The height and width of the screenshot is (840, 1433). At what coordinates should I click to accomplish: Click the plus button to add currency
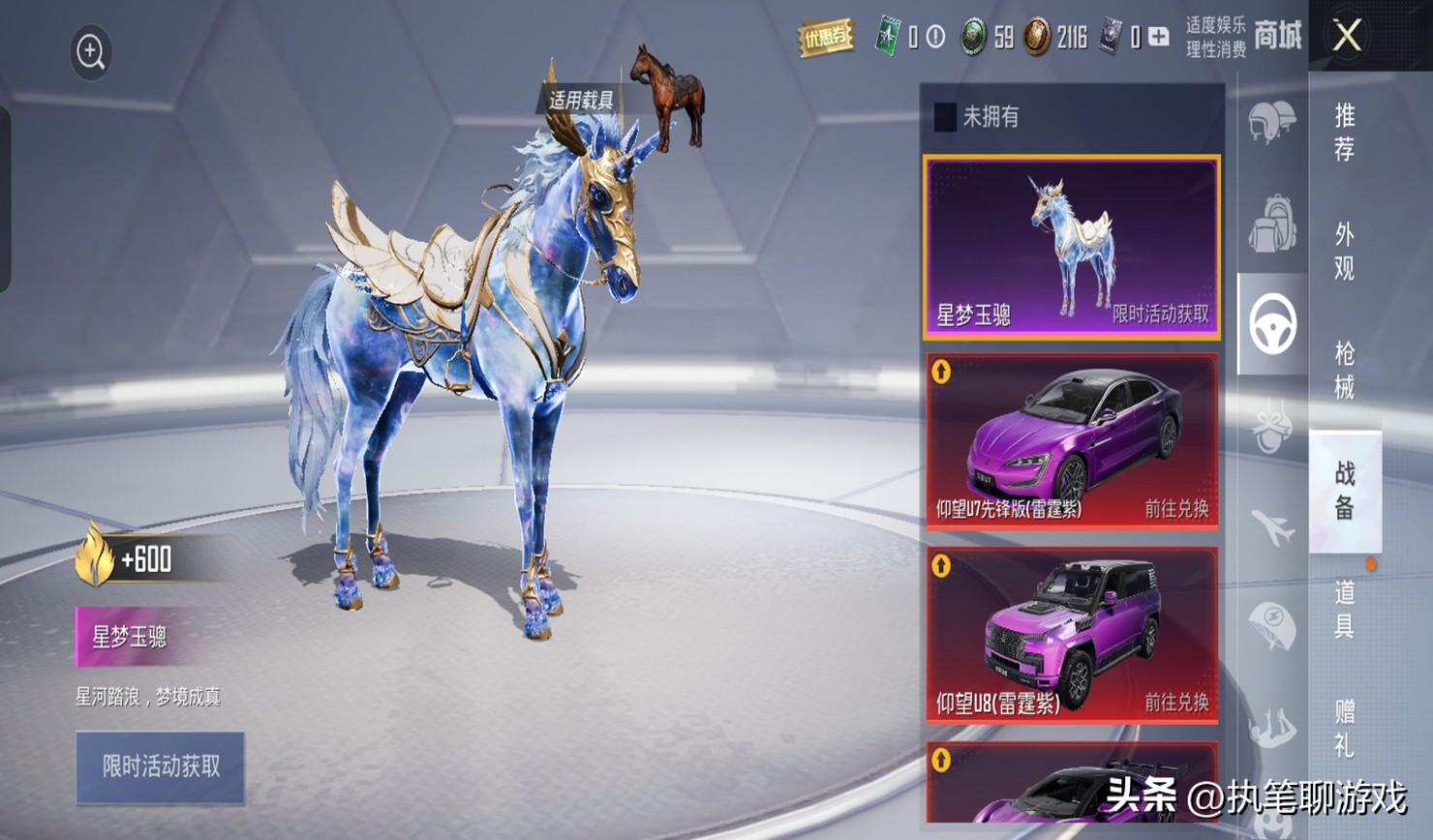(x=1159, y=38)
